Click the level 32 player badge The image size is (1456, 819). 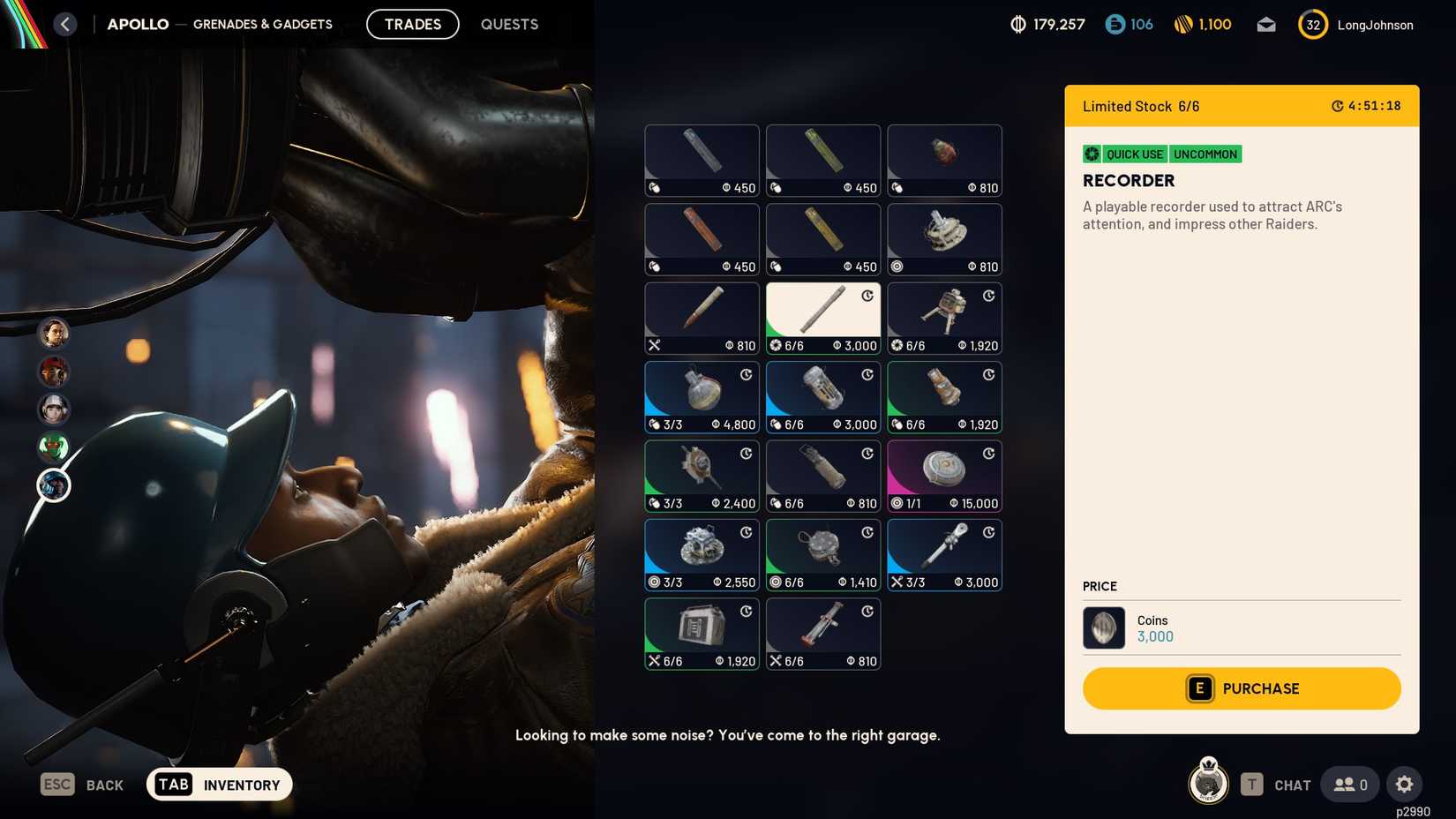[x=1312, y=25]
